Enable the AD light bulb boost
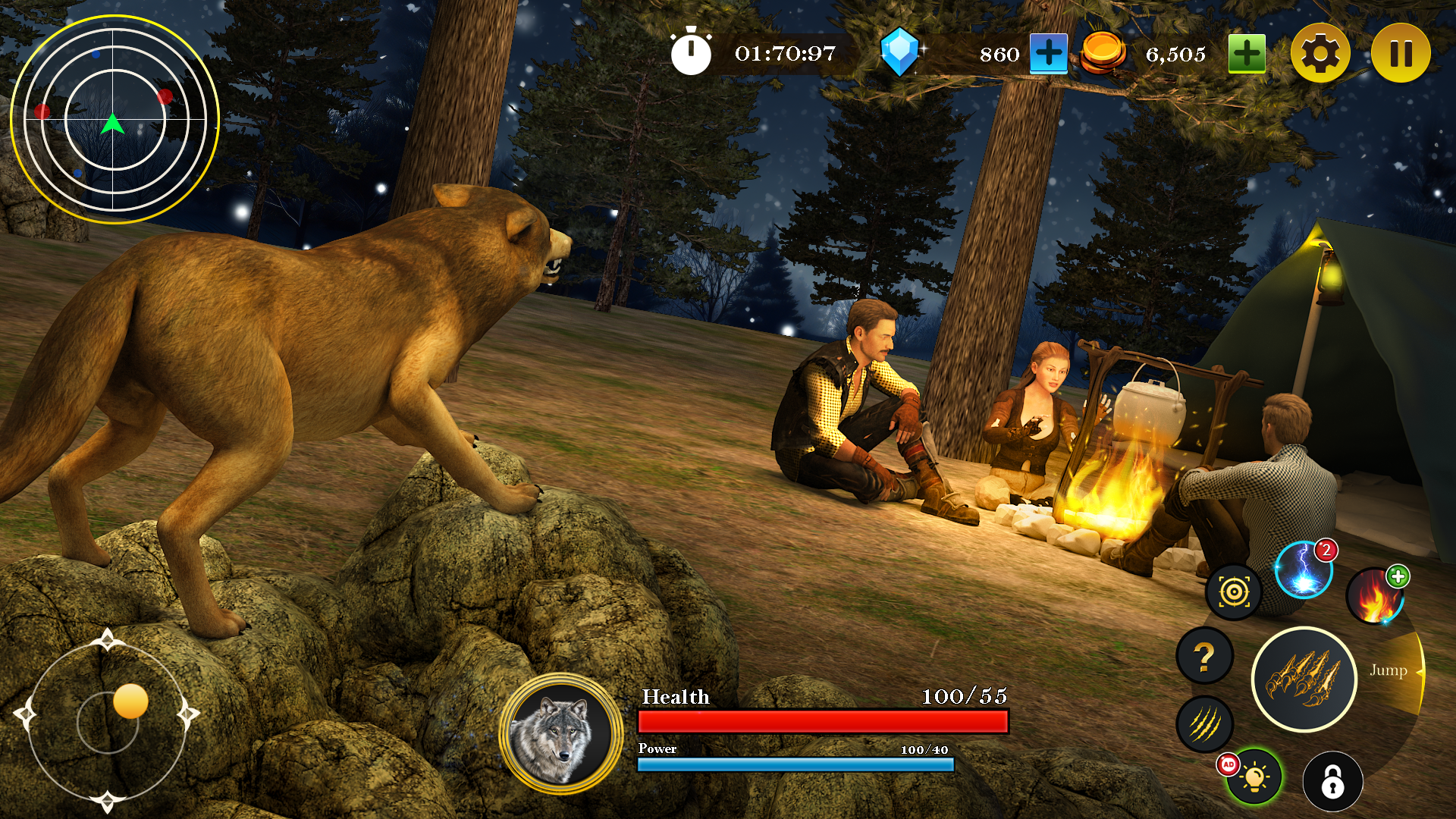1456x819 pixels. 1253,777
